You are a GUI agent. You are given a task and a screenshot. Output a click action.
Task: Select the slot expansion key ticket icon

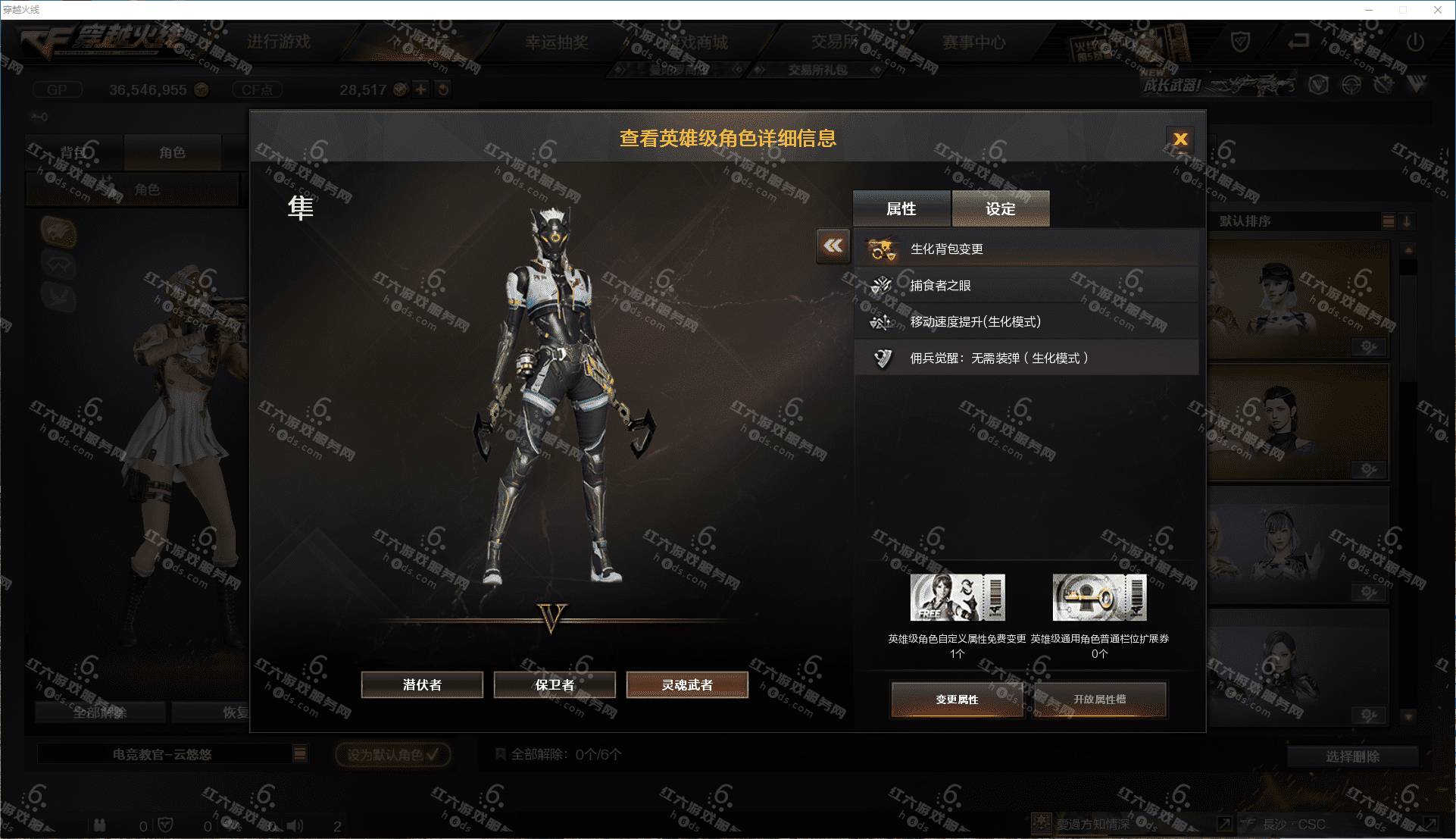click(x=1099, y=597)
